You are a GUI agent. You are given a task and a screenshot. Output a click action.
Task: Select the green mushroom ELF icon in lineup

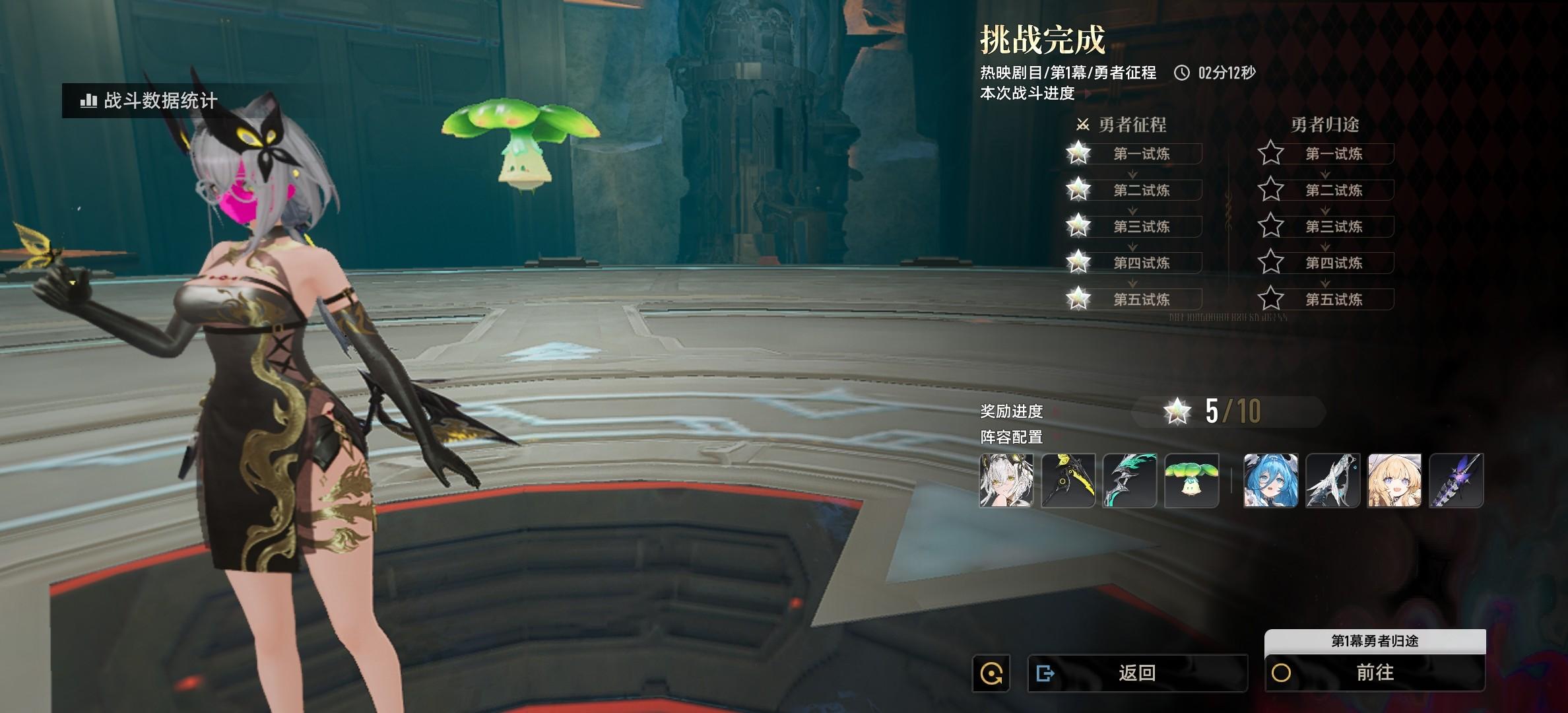1192,481
